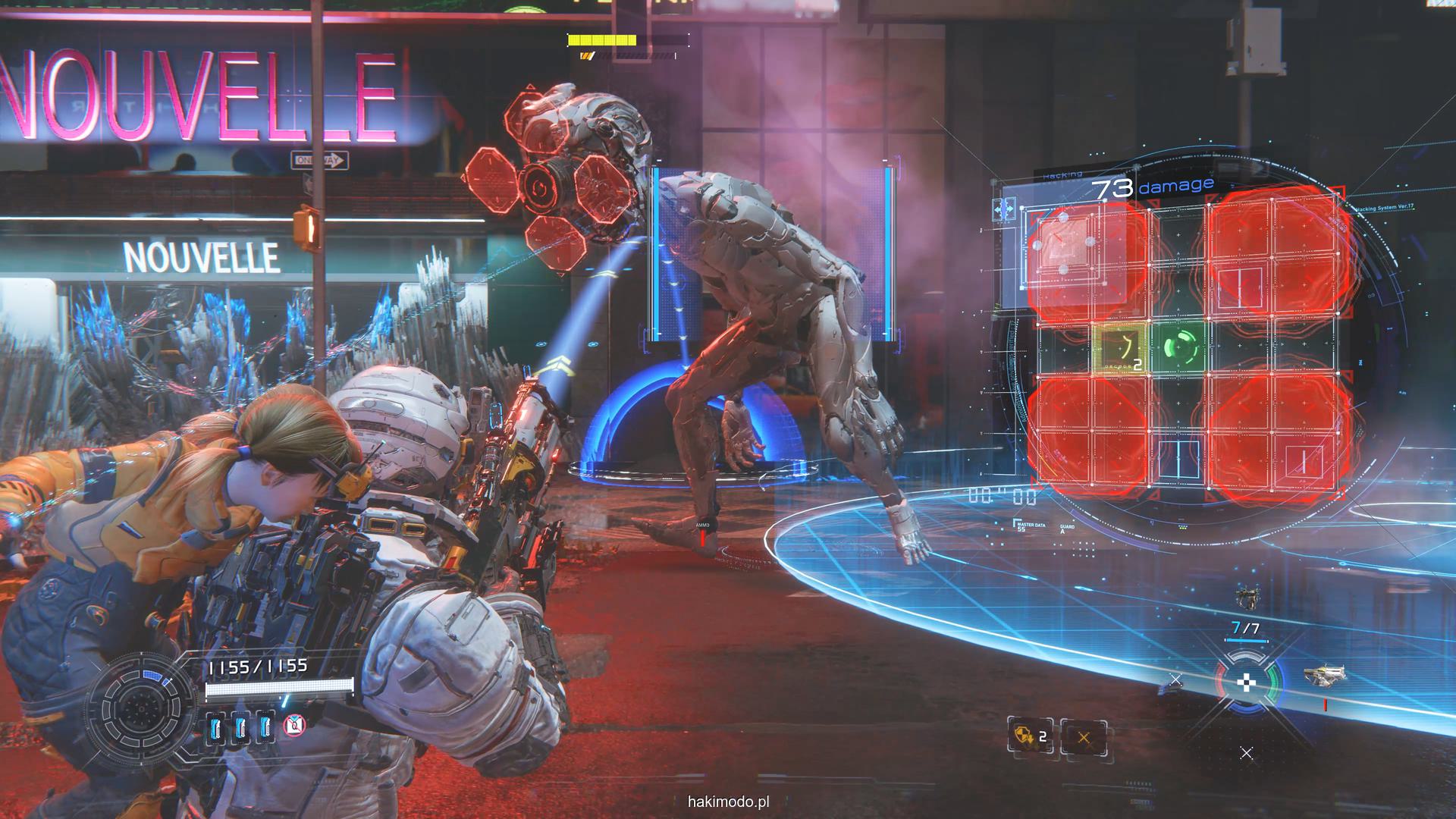Choose the wide gun in weapon selector

[1324, 673]
